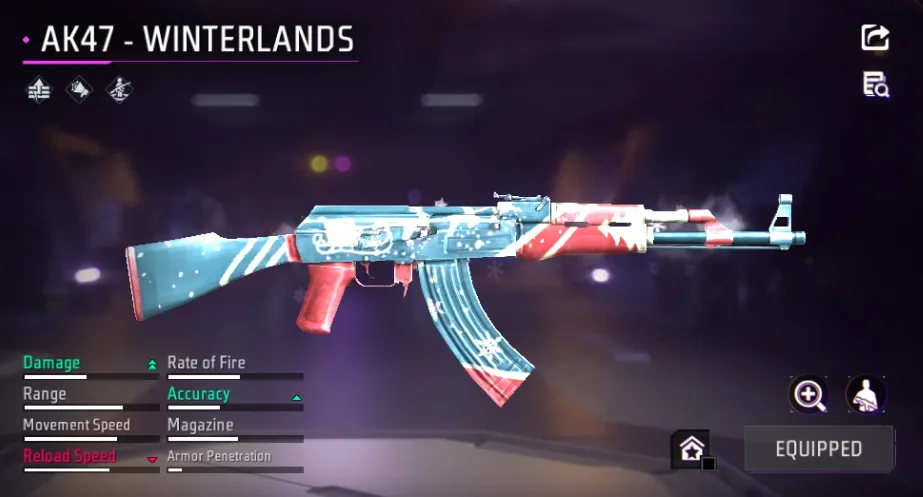Open the magnifying glass zoom view
This screenshot has height=497, width=923.
pyautogui.click(x=808, y=394)
